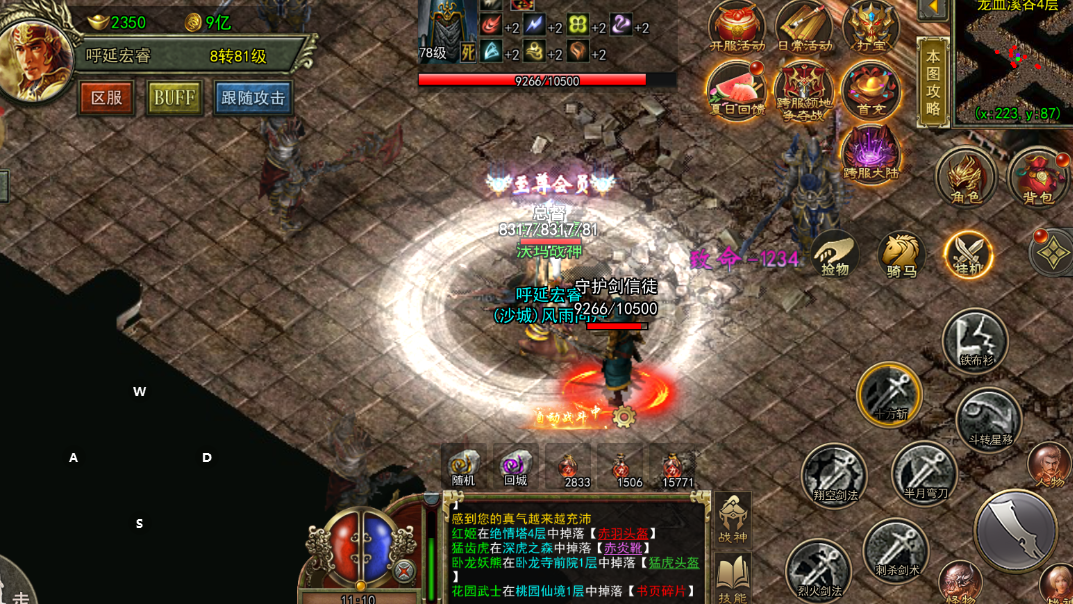The width and height of the screenshot is (1073, 604).
Task: Use the 回城 return-to-town scroll
Action: tap(515, 467)
